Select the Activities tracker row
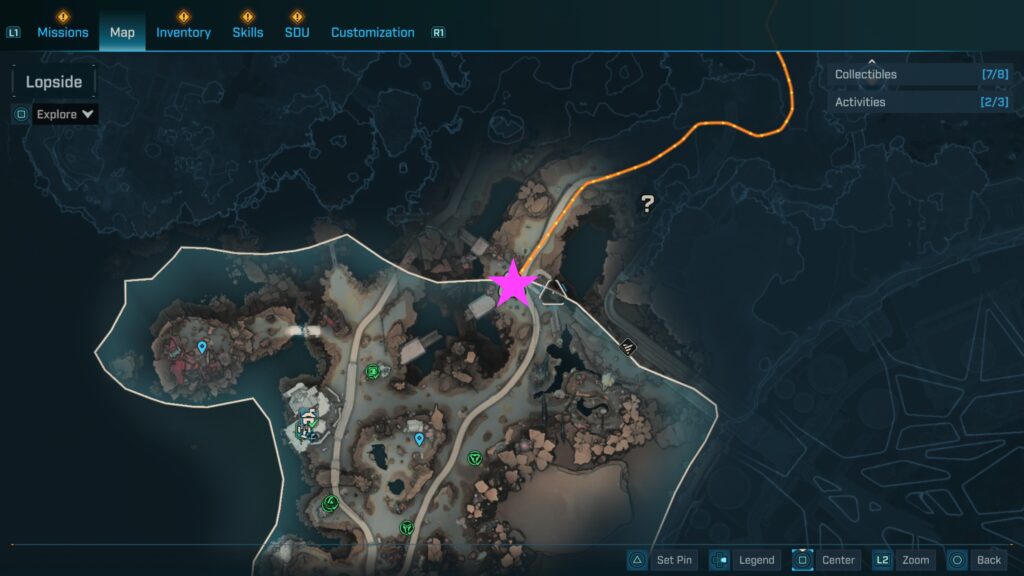The width and height of the screenshot is (1024, 576). click(919, 102)
